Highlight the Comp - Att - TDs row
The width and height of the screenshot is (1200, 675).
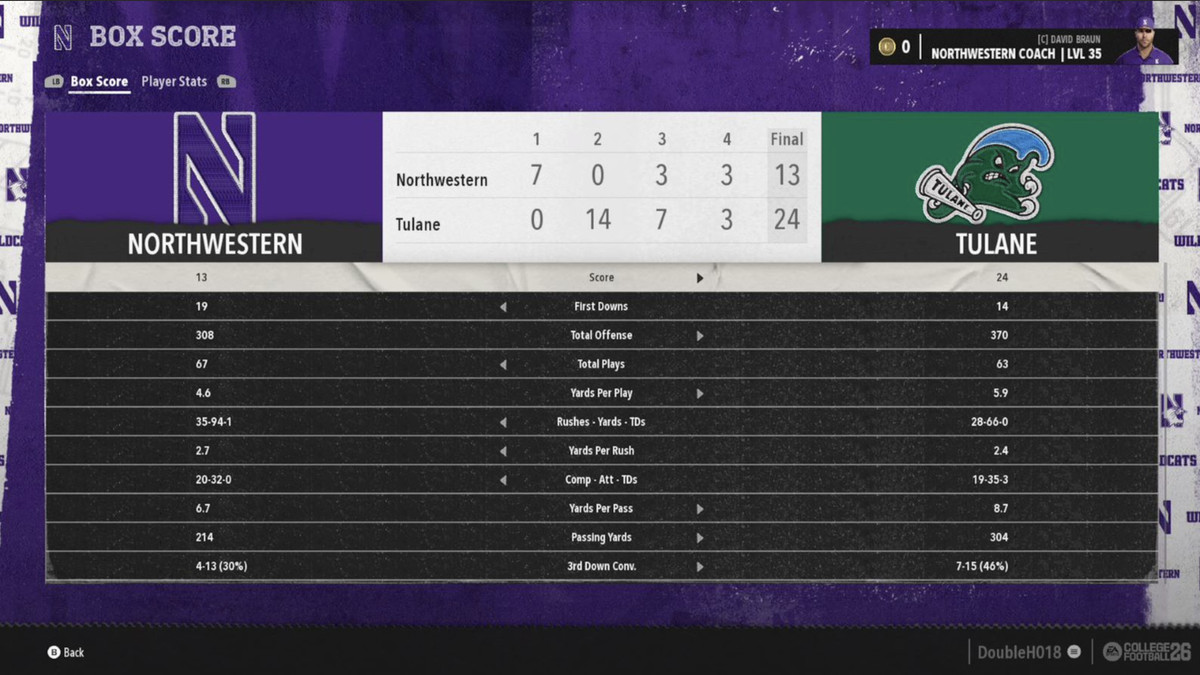(601, 480)
